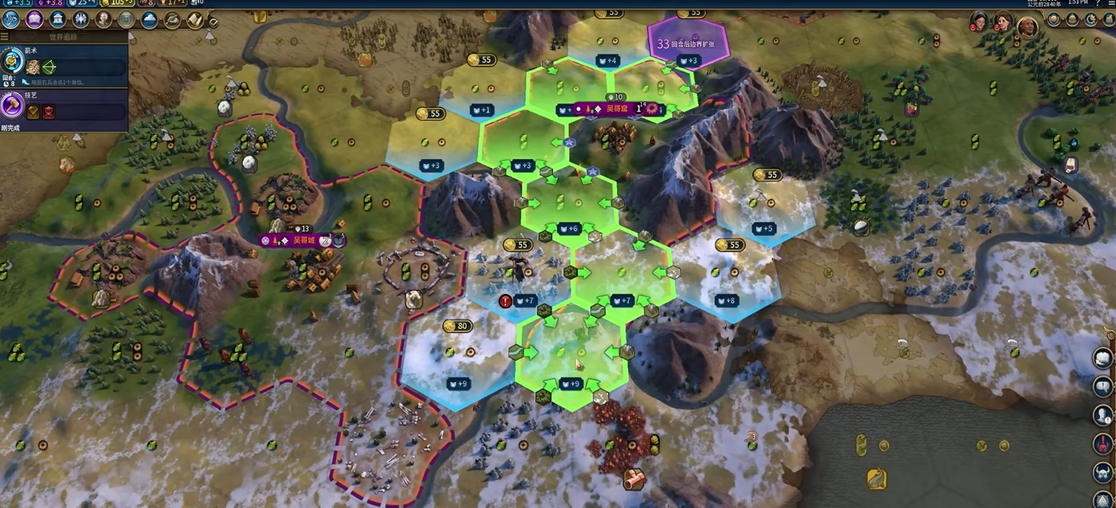Open the purple civics tree icon

pyautogui.click(x=33, y=20)
